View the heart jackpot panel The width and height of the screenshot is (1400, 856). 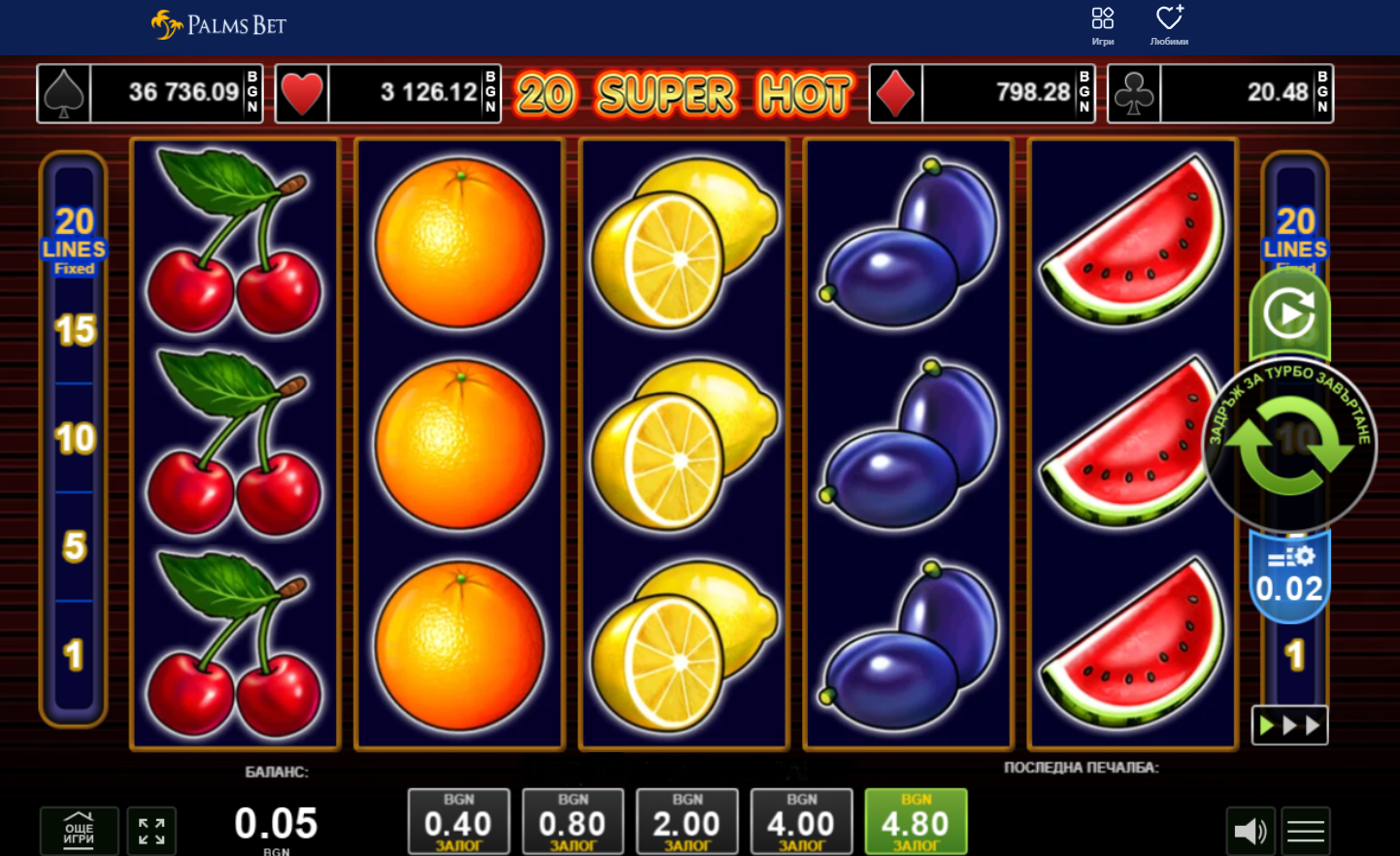(387, 93)
